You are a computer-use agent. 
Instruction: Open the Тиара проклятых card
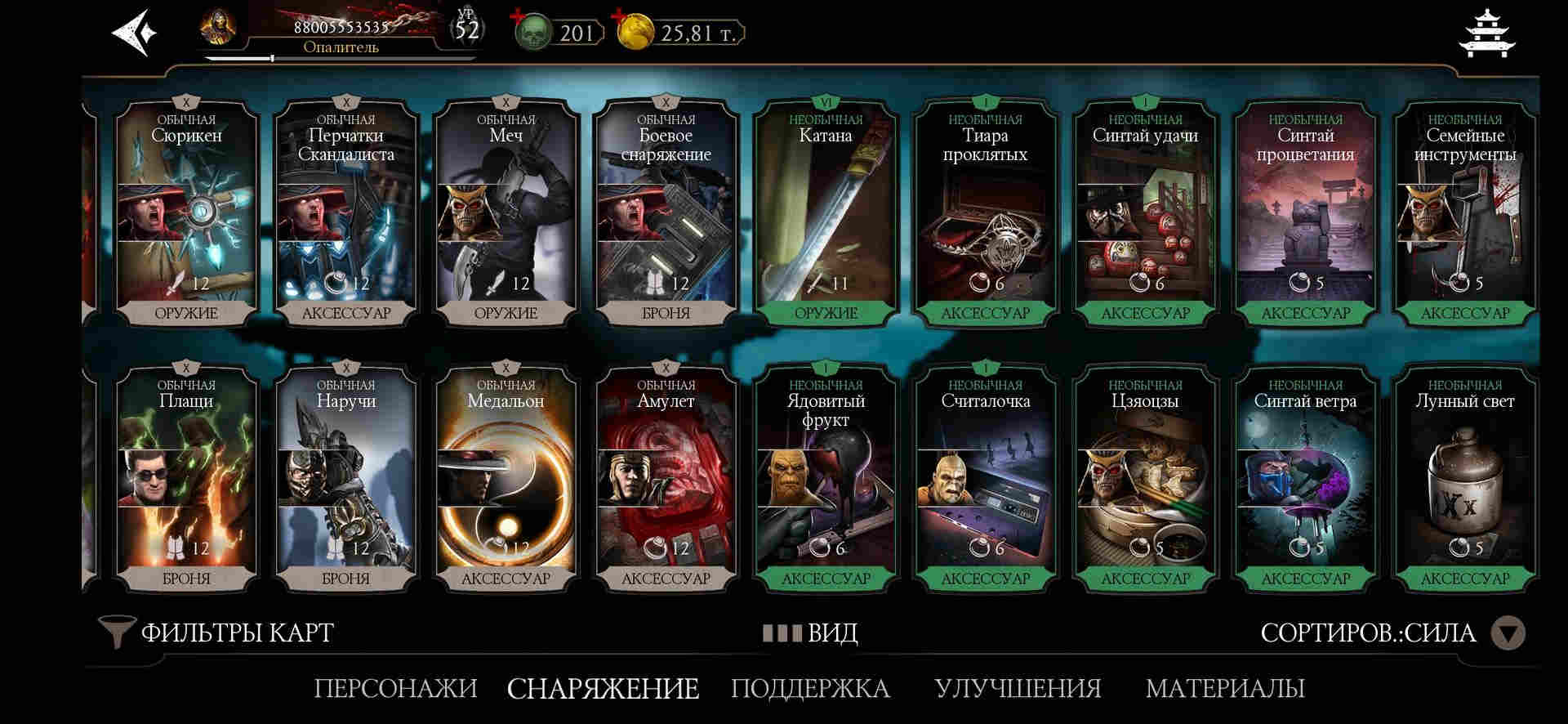985,212
